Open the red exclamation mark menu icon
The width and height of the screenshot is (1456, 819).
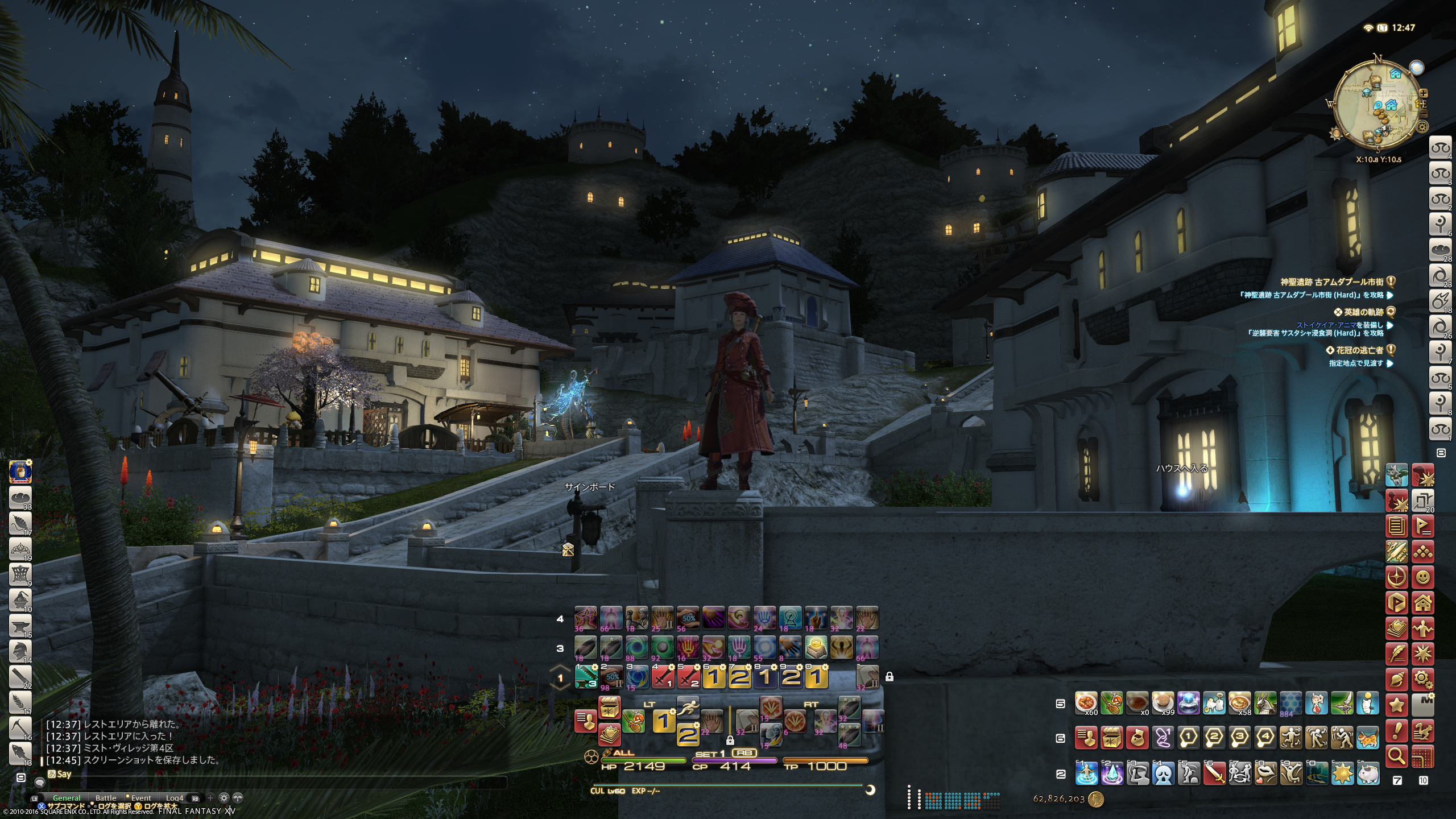tap(1397, 731)
